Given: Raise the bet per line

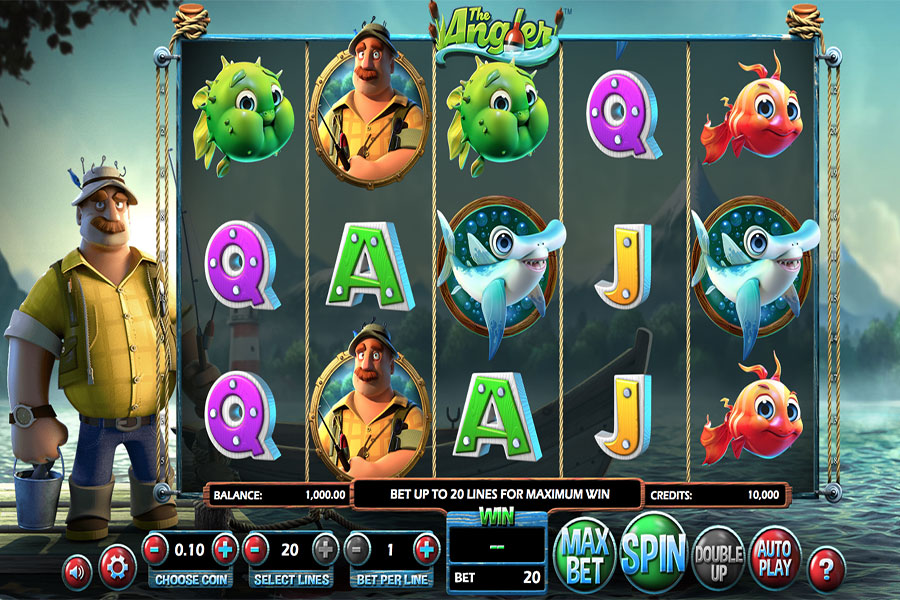Looking at the screenshot, I should [426, 548].
